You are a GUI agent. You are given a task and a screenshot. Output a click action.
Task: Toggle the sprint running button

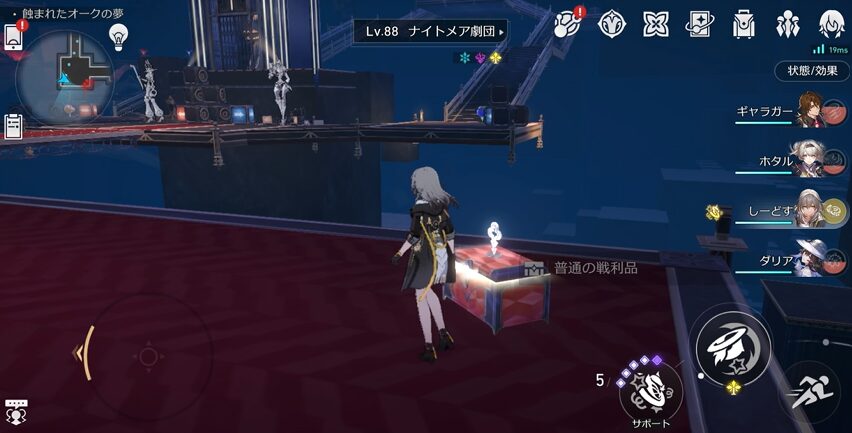[808, 392]
